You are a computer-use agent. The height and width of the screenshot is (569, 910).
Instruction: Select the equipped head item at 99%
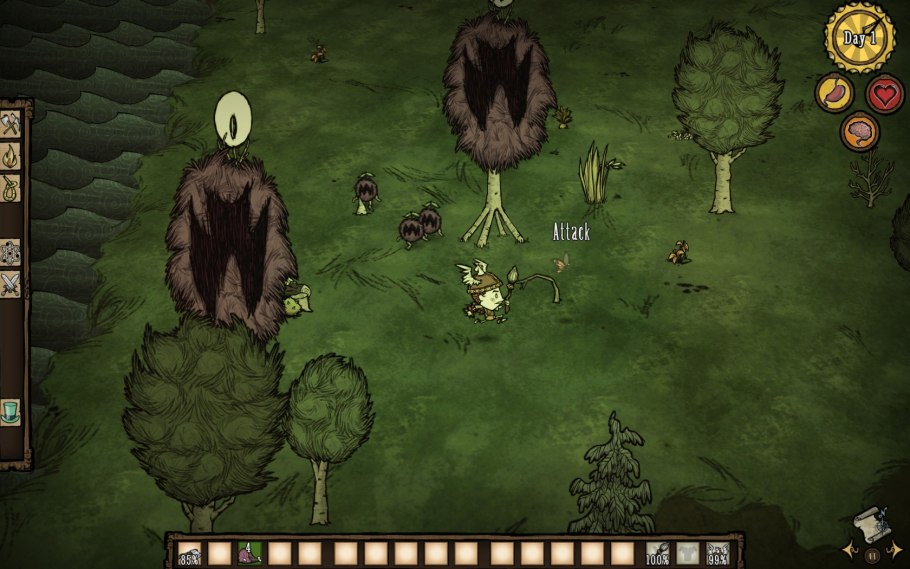[717, 553]
